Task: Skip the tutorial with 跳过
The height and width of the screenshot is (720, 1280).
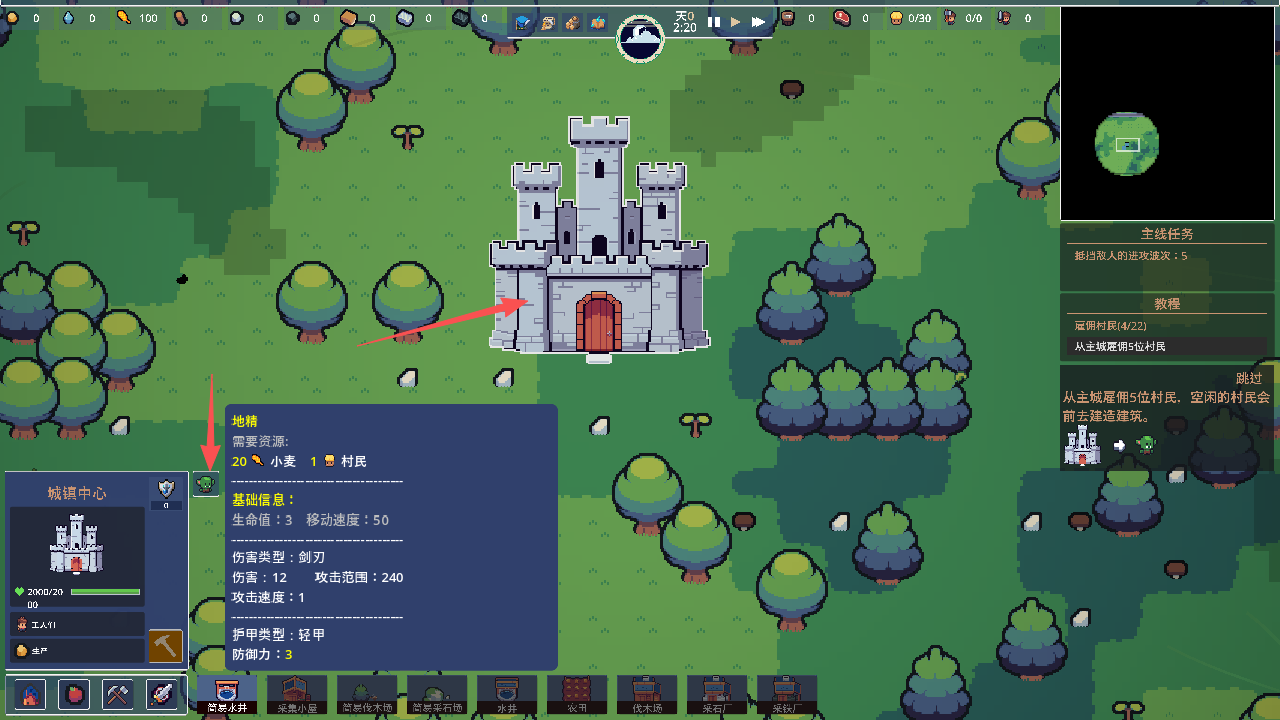Action: pos(1249,378)
